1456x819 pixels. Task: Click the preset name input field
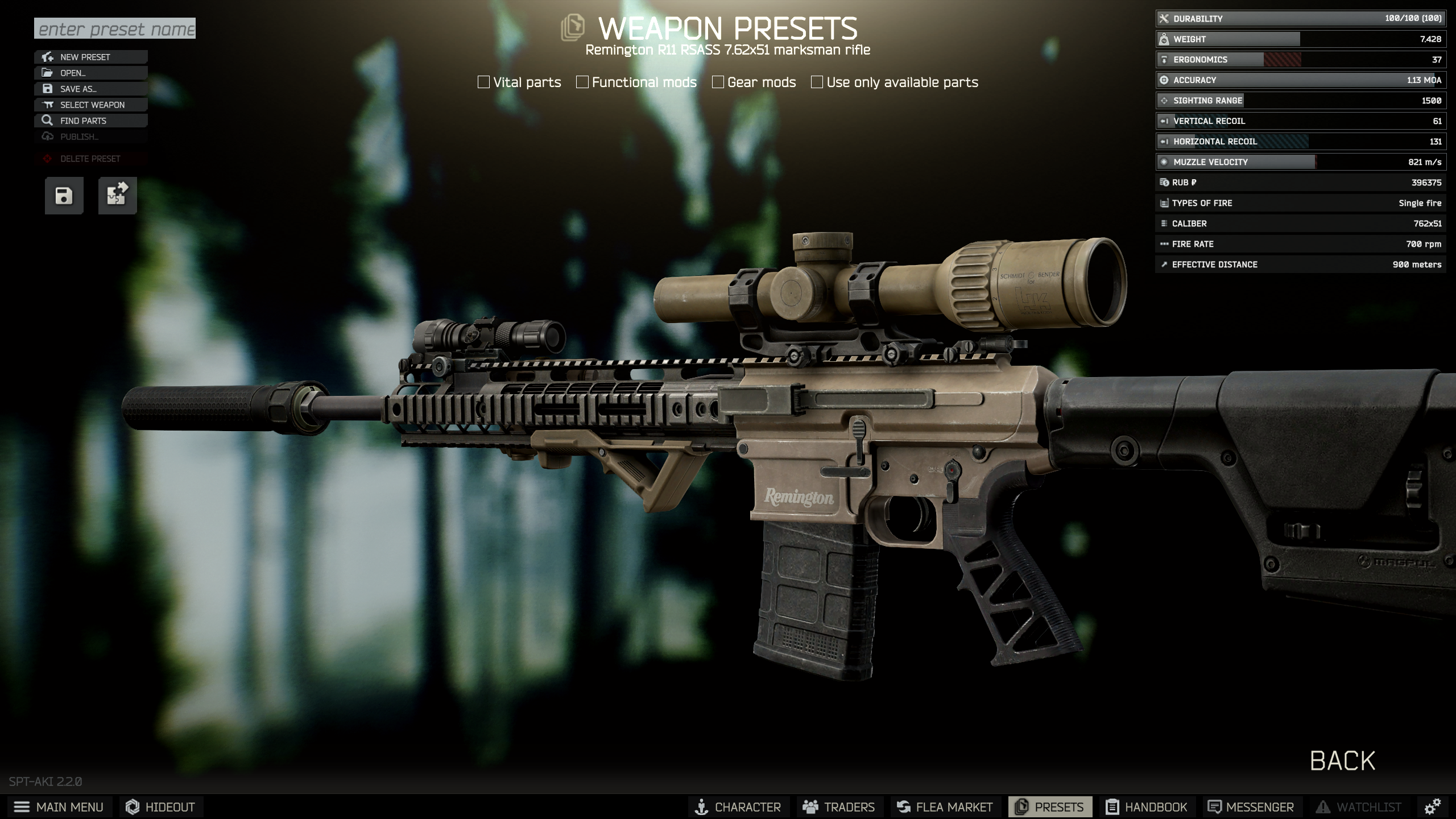tap(115, 28)
